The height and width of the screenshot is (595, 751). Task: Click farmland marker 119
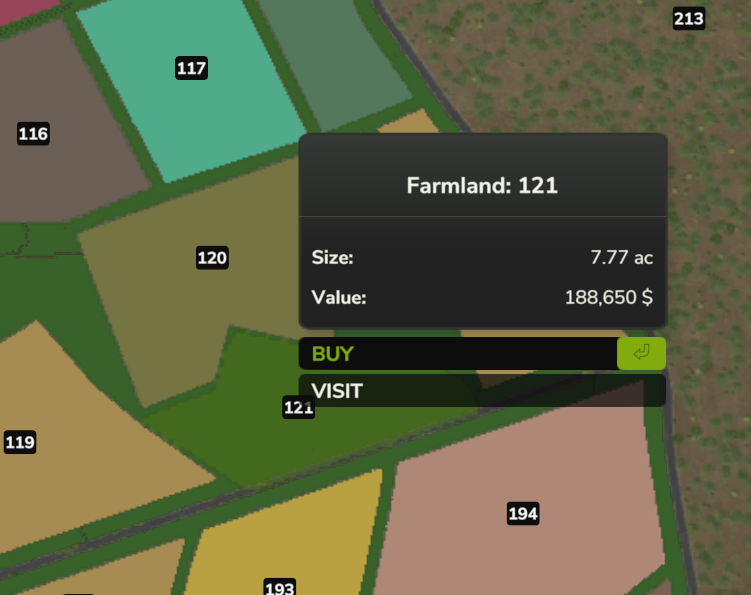tap(20, 442)
